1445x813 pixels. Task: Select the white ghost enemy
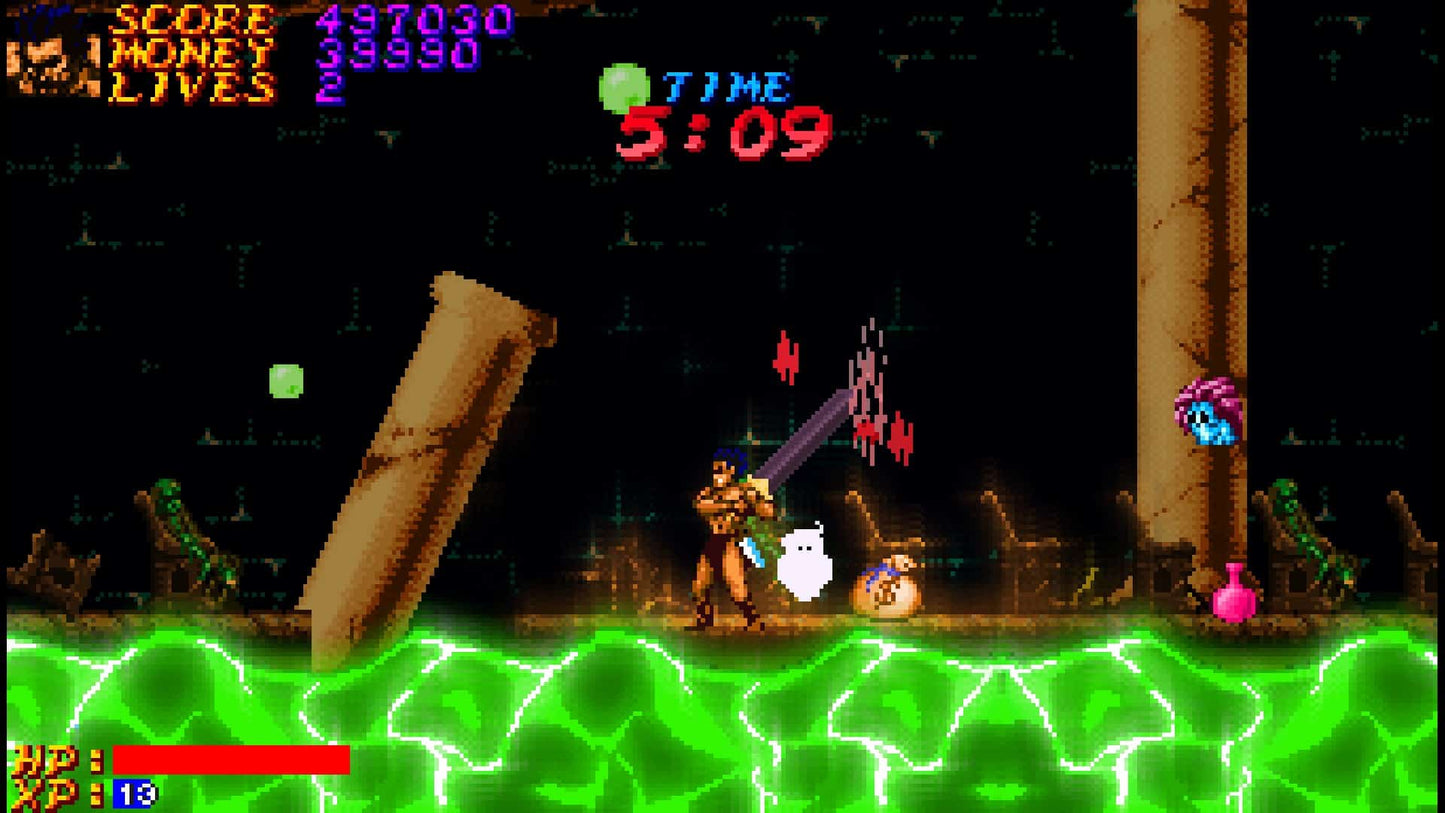click(806, 560)
